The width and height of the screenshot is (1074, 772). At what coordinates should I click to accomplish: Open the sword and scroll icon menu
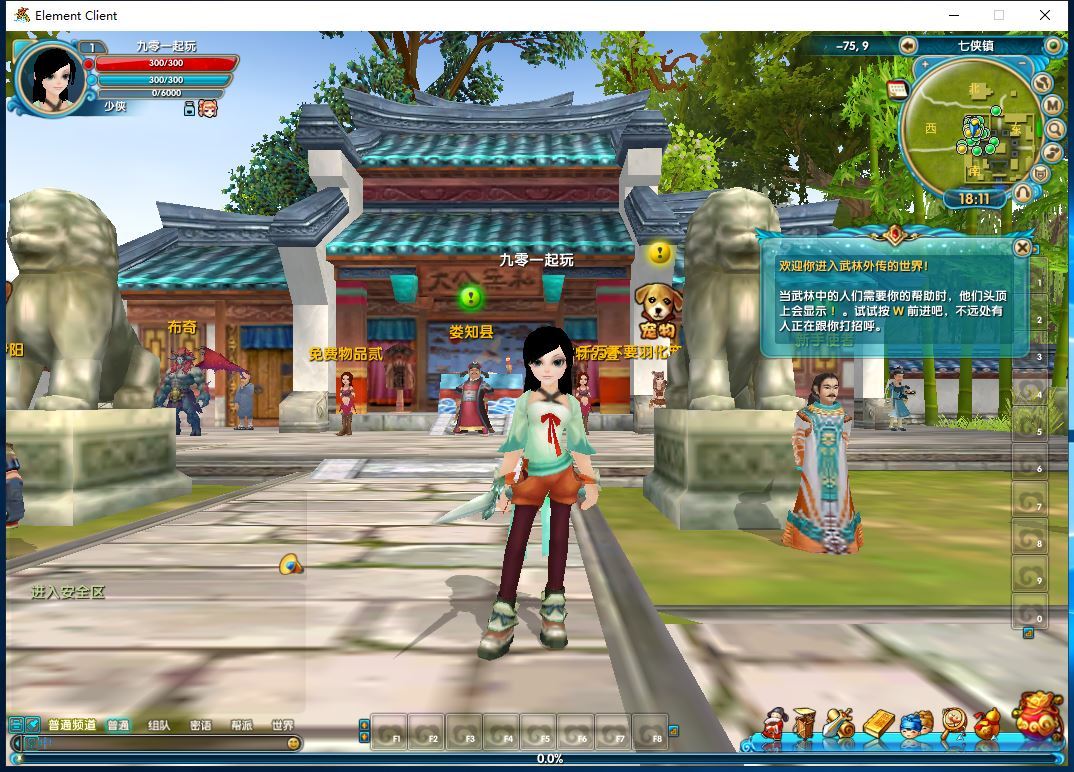(840, 724)
